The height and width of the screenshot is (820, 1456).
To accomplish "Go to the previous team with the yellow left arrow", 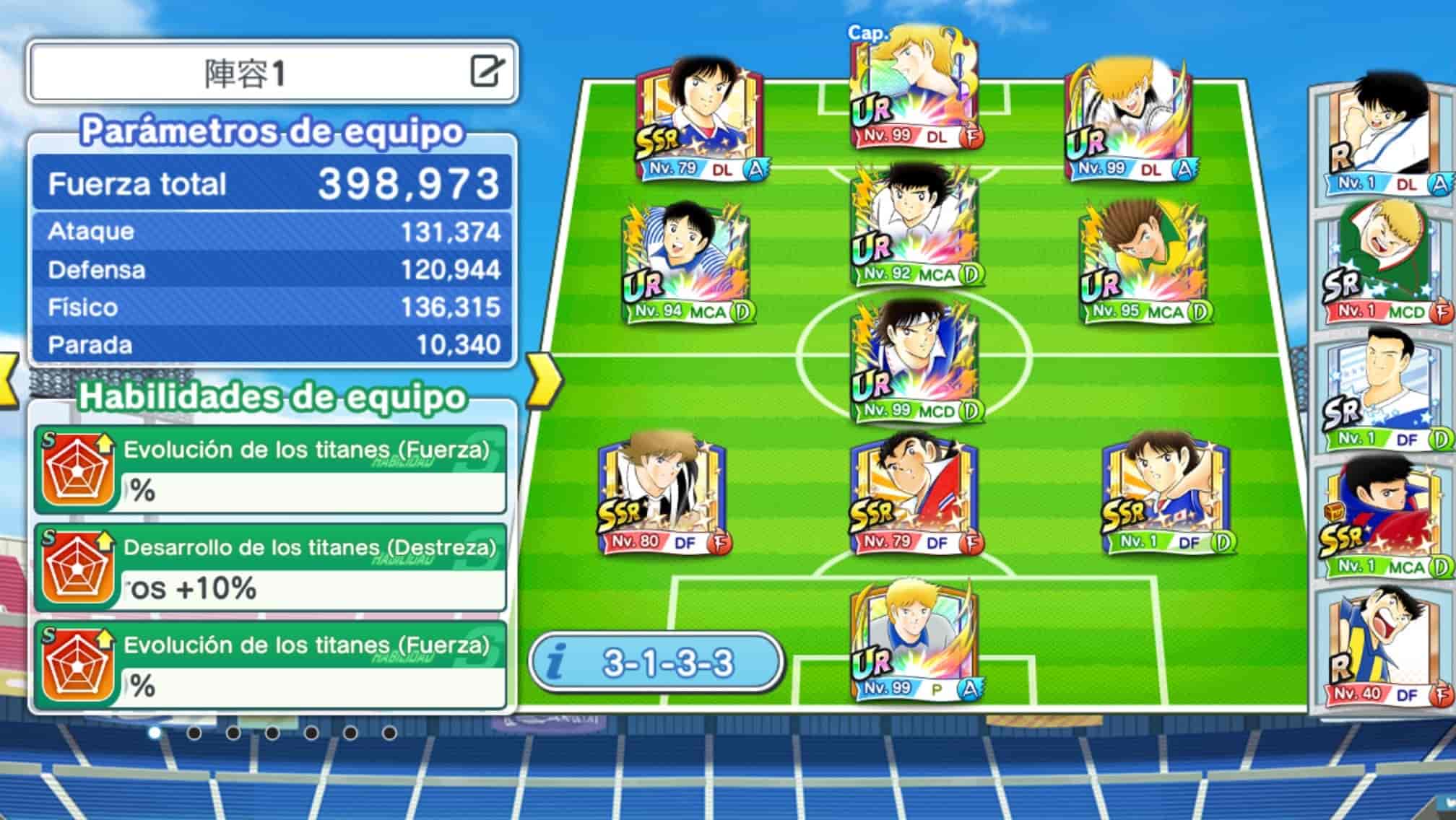I will (x=9, y=380).
